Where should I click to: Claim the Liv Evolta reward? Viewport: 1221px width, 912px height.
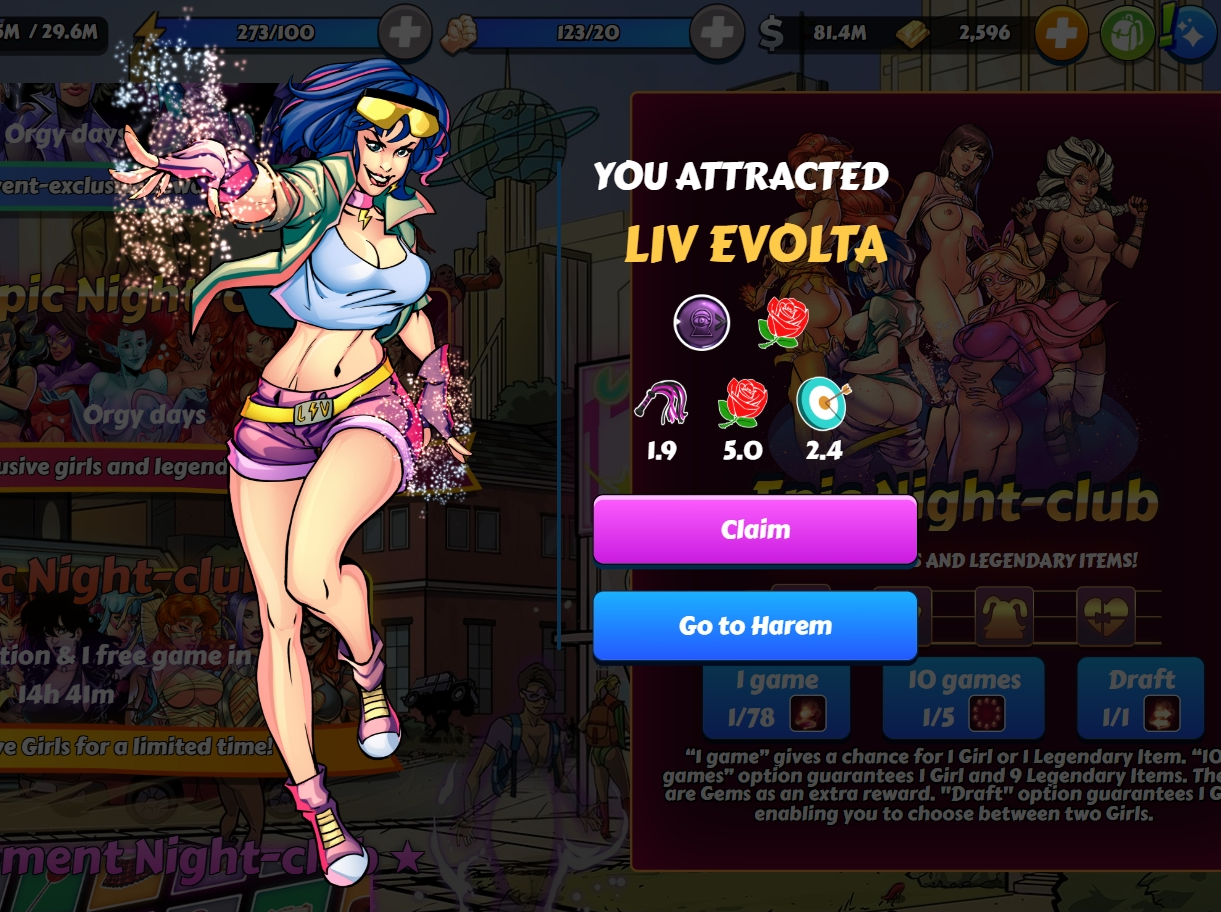point(755,529)
